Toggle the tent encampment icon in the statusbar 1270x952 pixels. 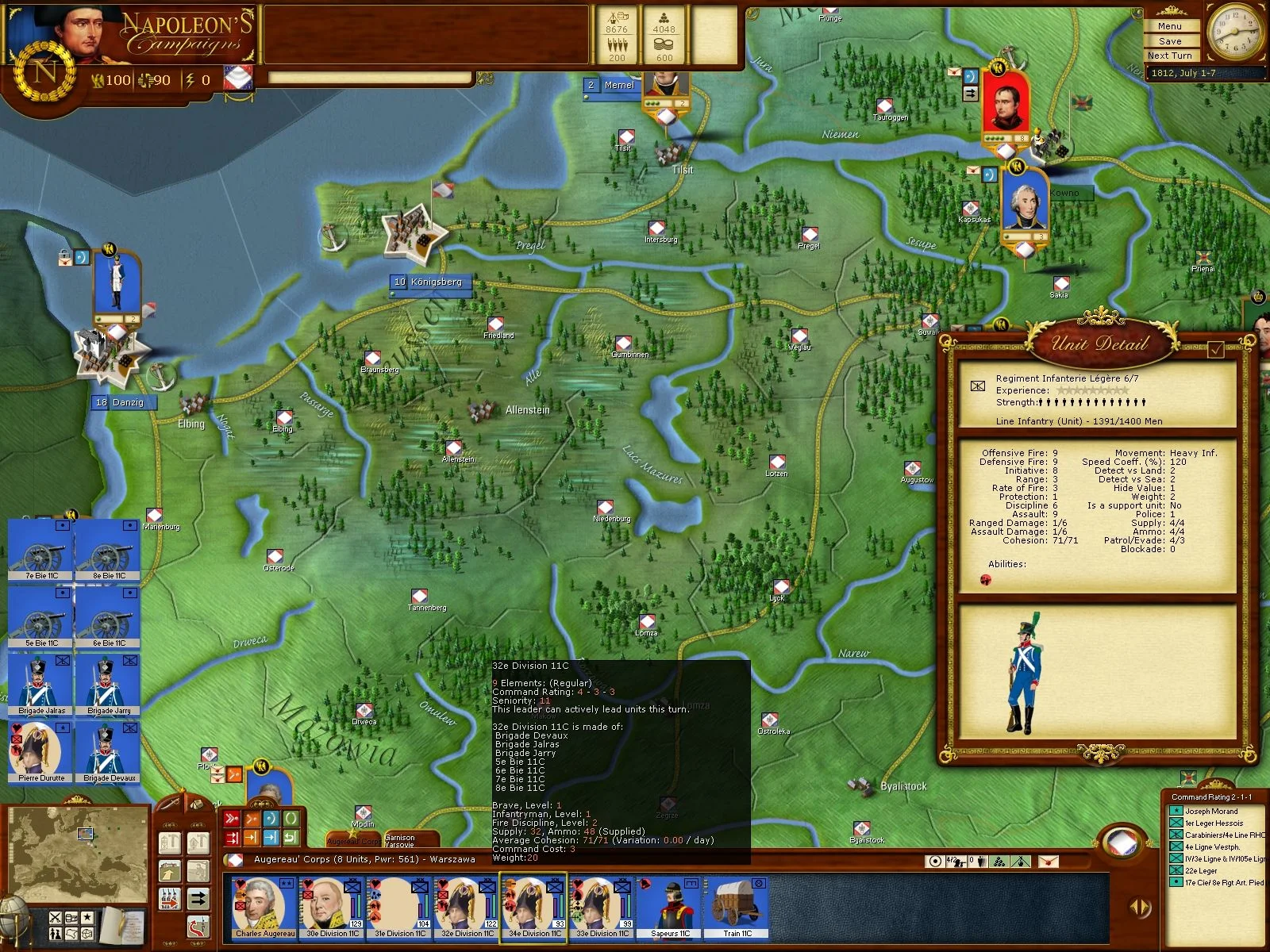click(x=1020, y=862)
